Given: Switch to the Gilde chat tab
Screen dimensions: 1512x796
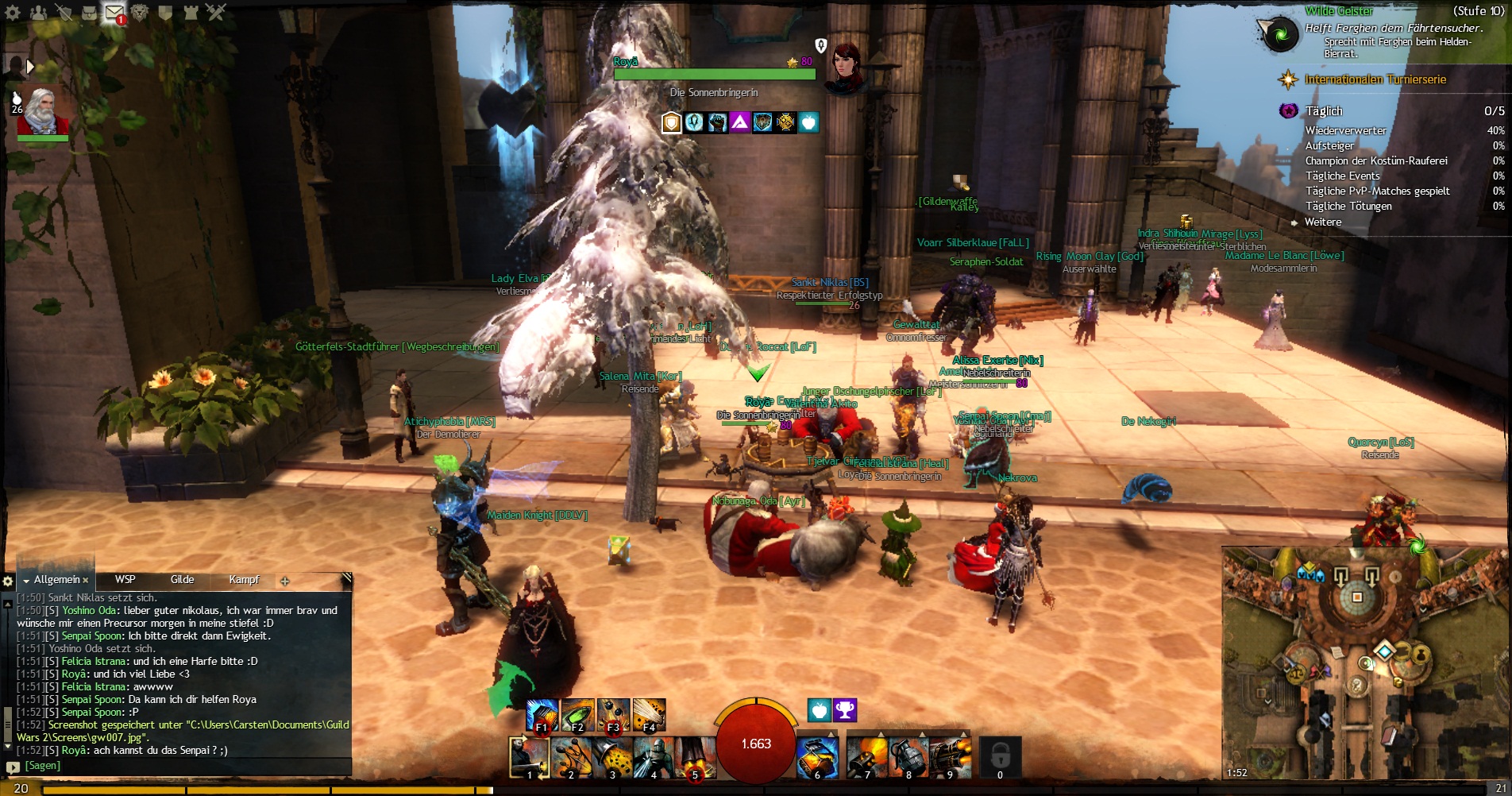Looking at the screenshot, I should point(182,580).
